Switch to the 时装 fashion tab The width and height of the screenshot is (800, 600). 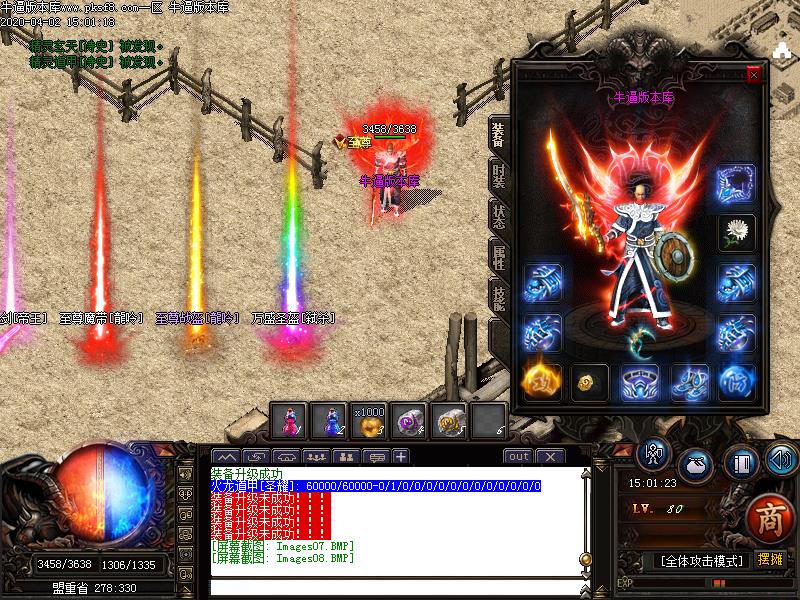pyautogui.click(x=499, y=176)
